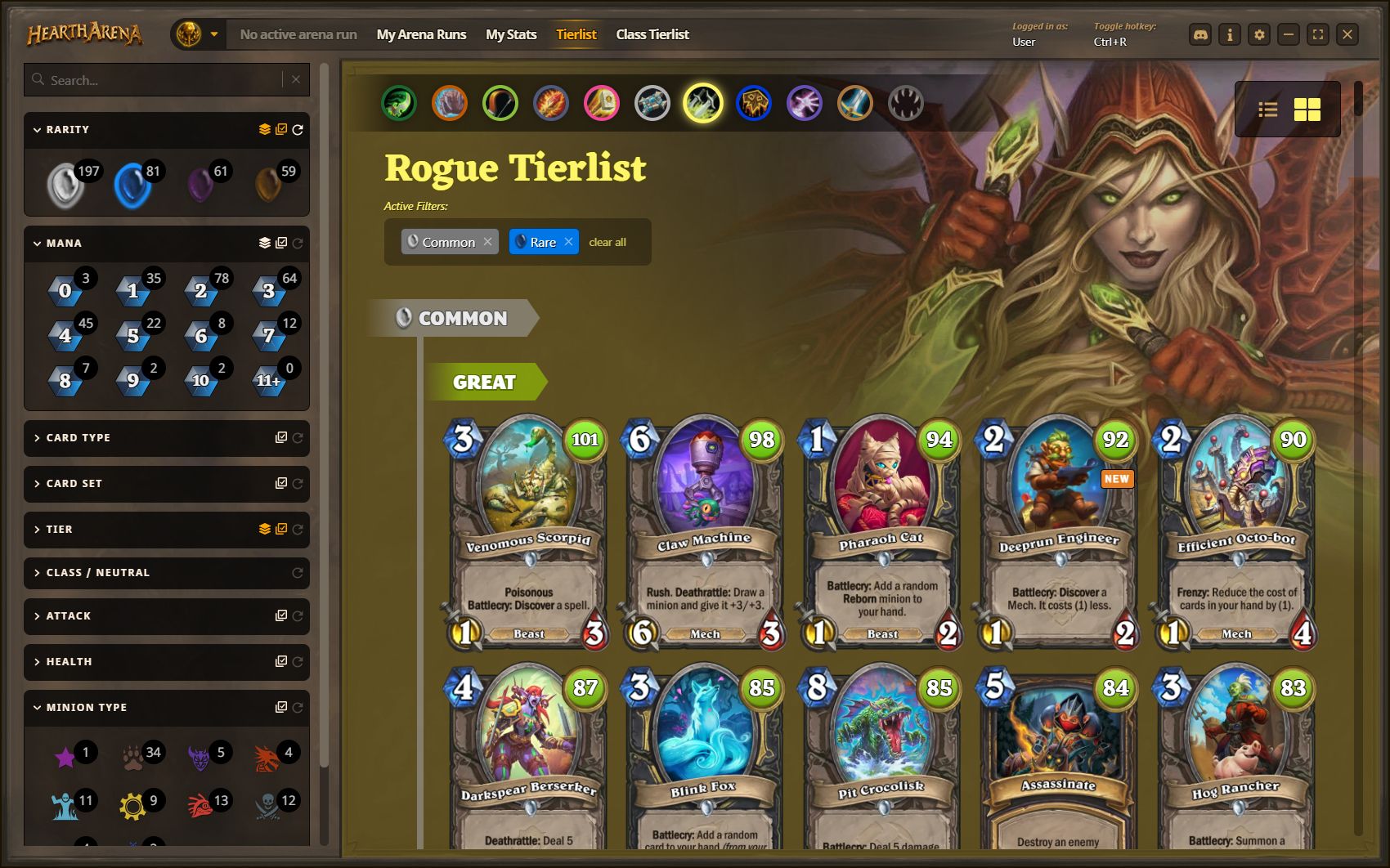Image resolution: width=1390 pixels, height=868 pixels.
Task: Toggle the Legendary rarity filter gem
Action: pyautogui.click(x=268, y=184)
